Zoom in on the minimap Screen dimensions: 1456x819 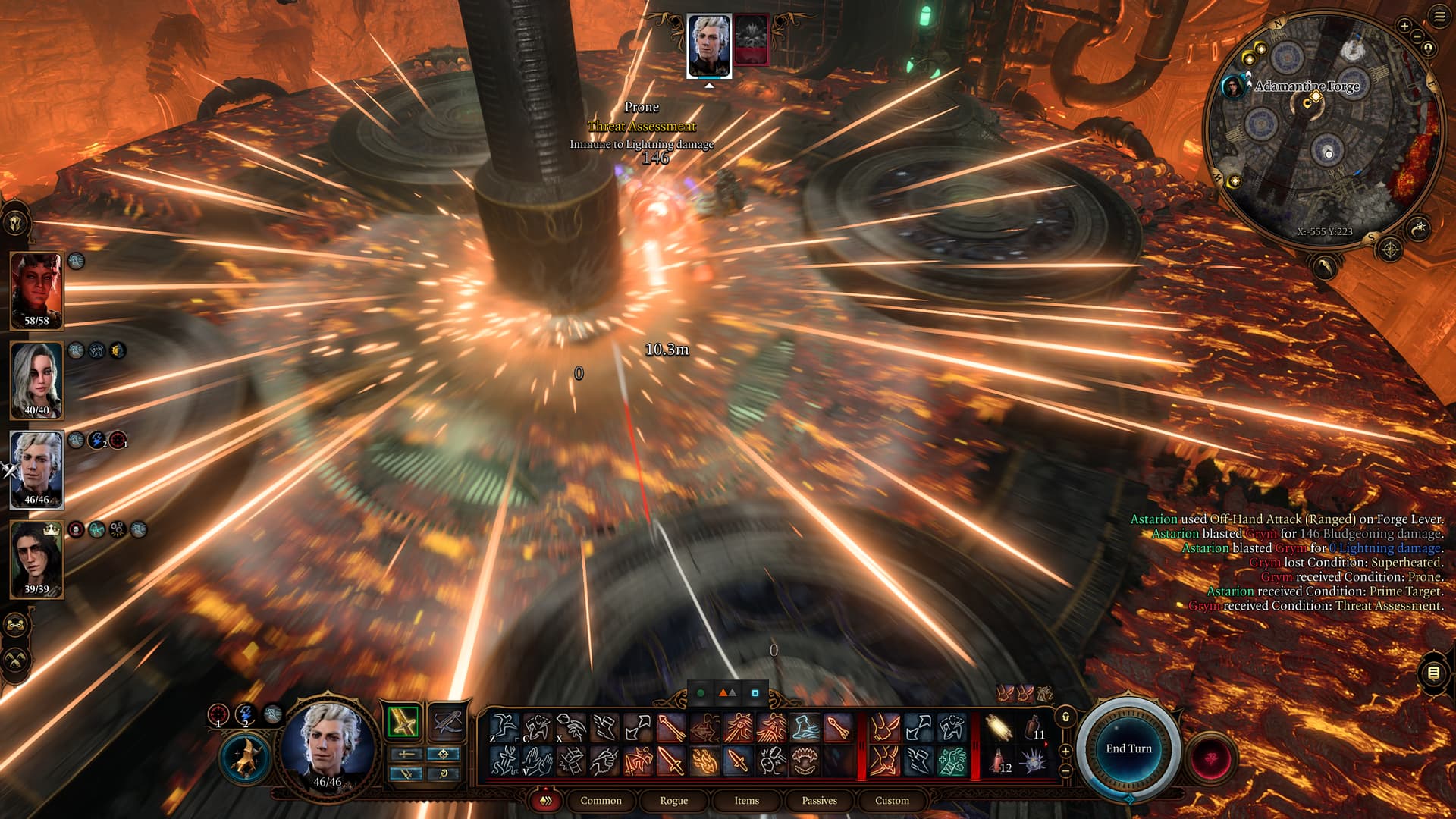tap(1404, 27)
